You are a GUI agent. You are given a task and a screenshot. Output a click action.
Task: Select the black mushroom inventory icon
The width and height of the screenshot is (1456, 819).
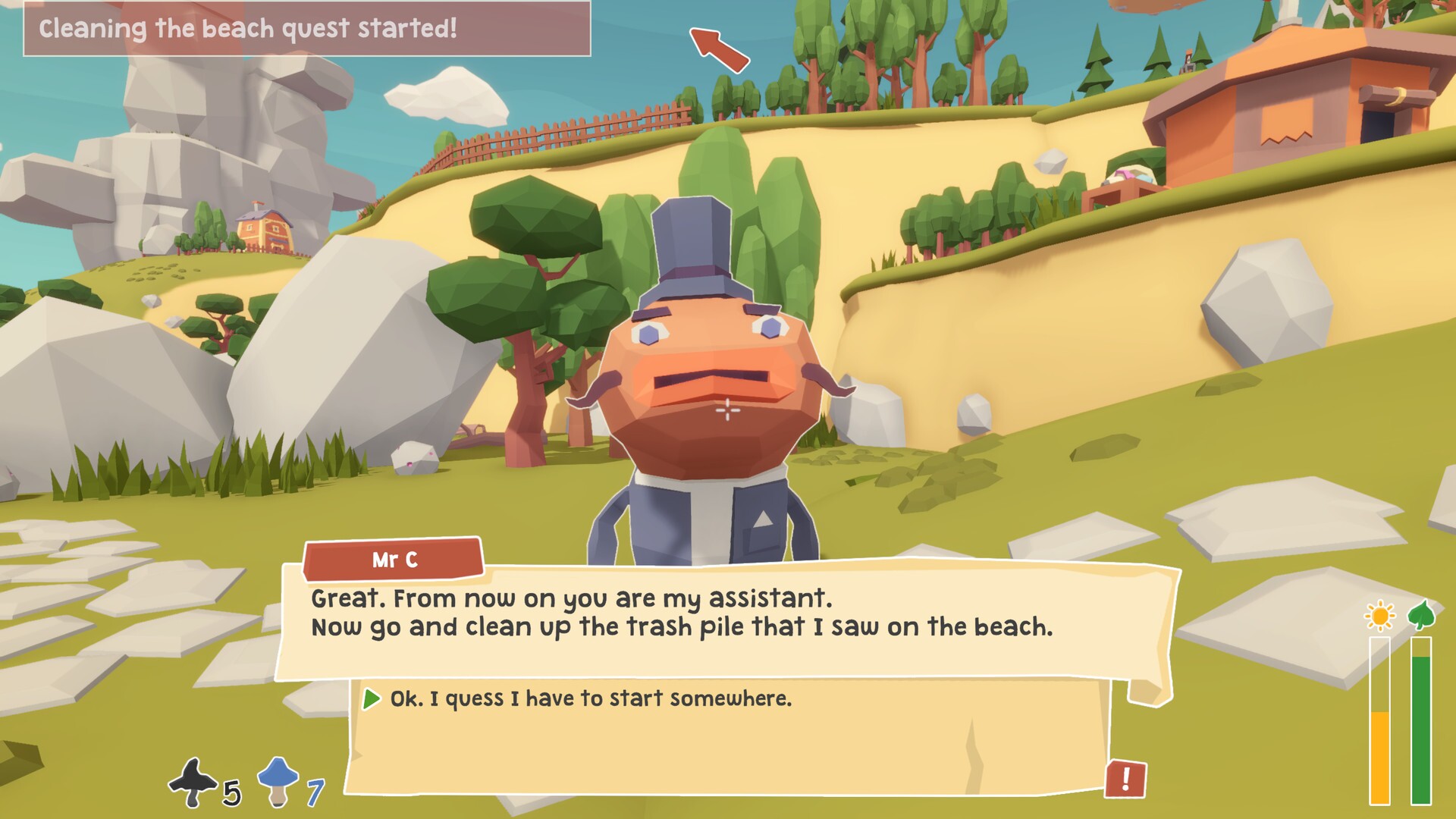193,783
